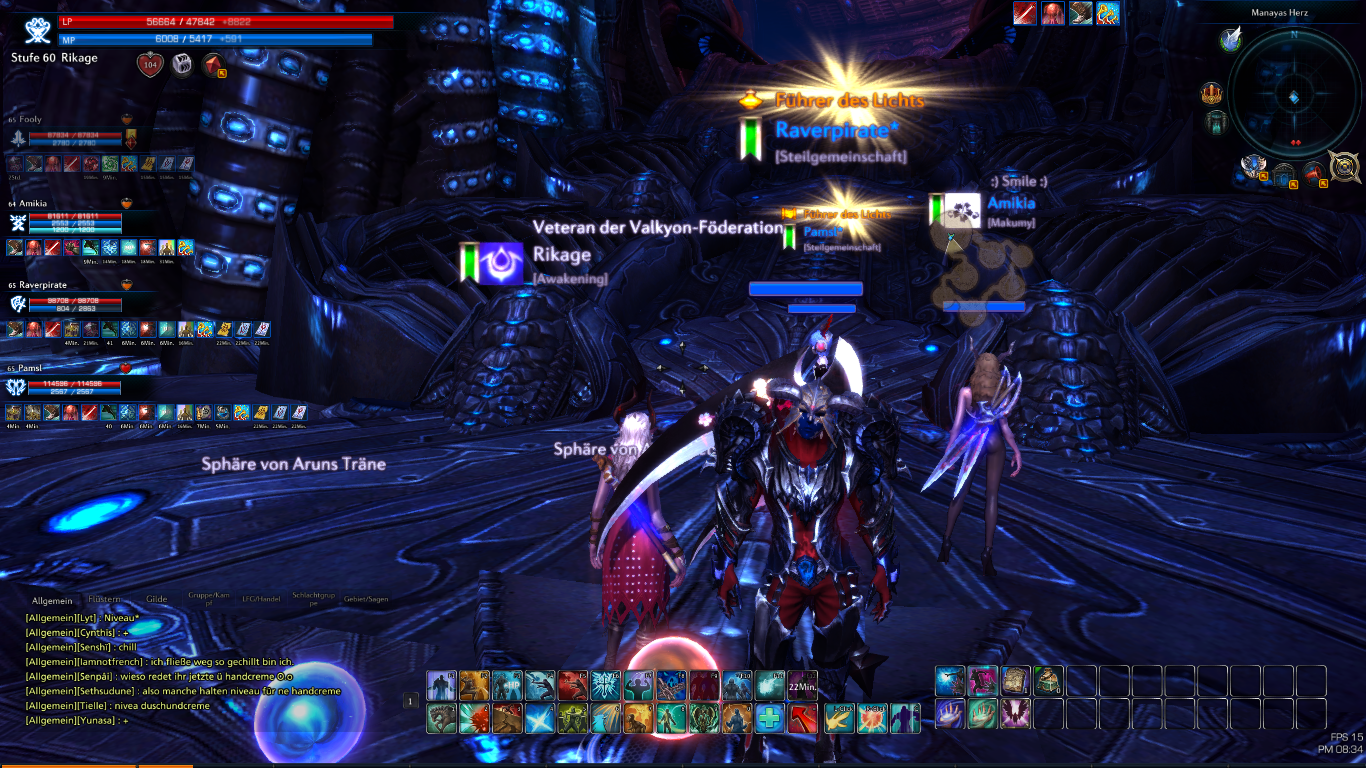Click the circular minimap
This screenshot has height=768, width=1366.
[x=1294, y=96]
